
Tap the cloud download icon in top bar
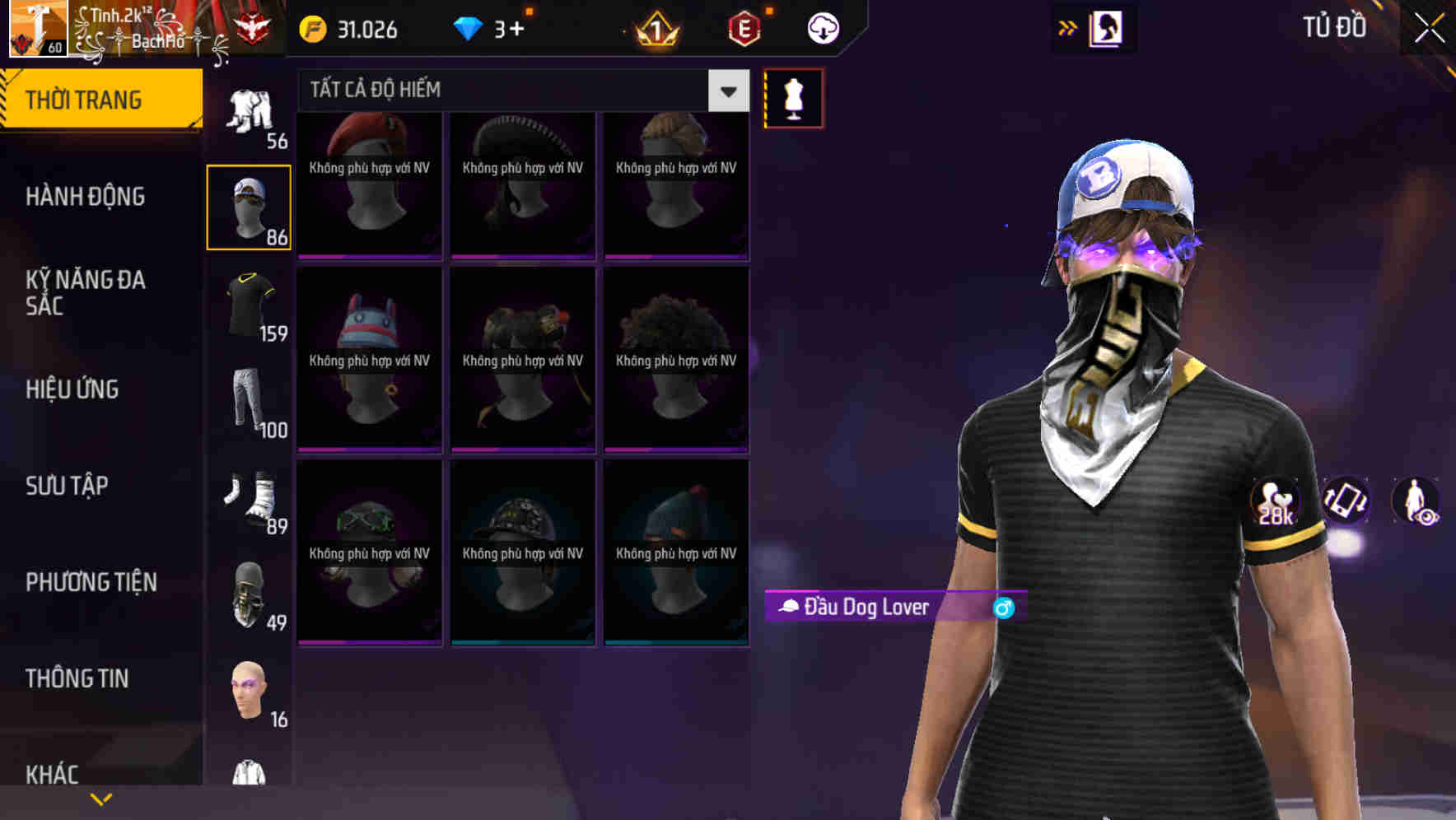[822, 27]
